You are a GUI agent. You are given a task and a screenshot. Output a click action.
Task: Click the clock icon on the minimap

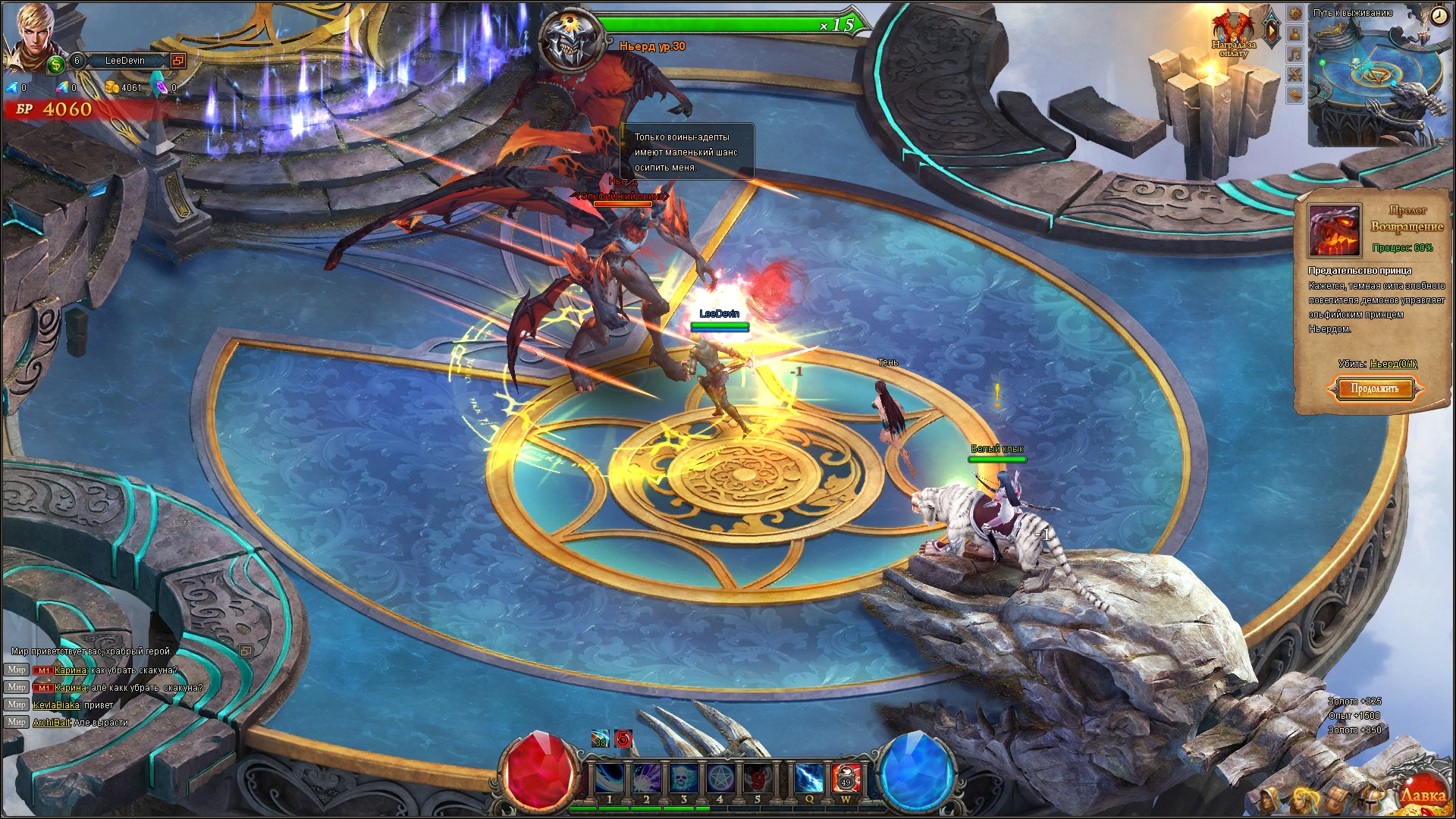(x=1439, y=17)
